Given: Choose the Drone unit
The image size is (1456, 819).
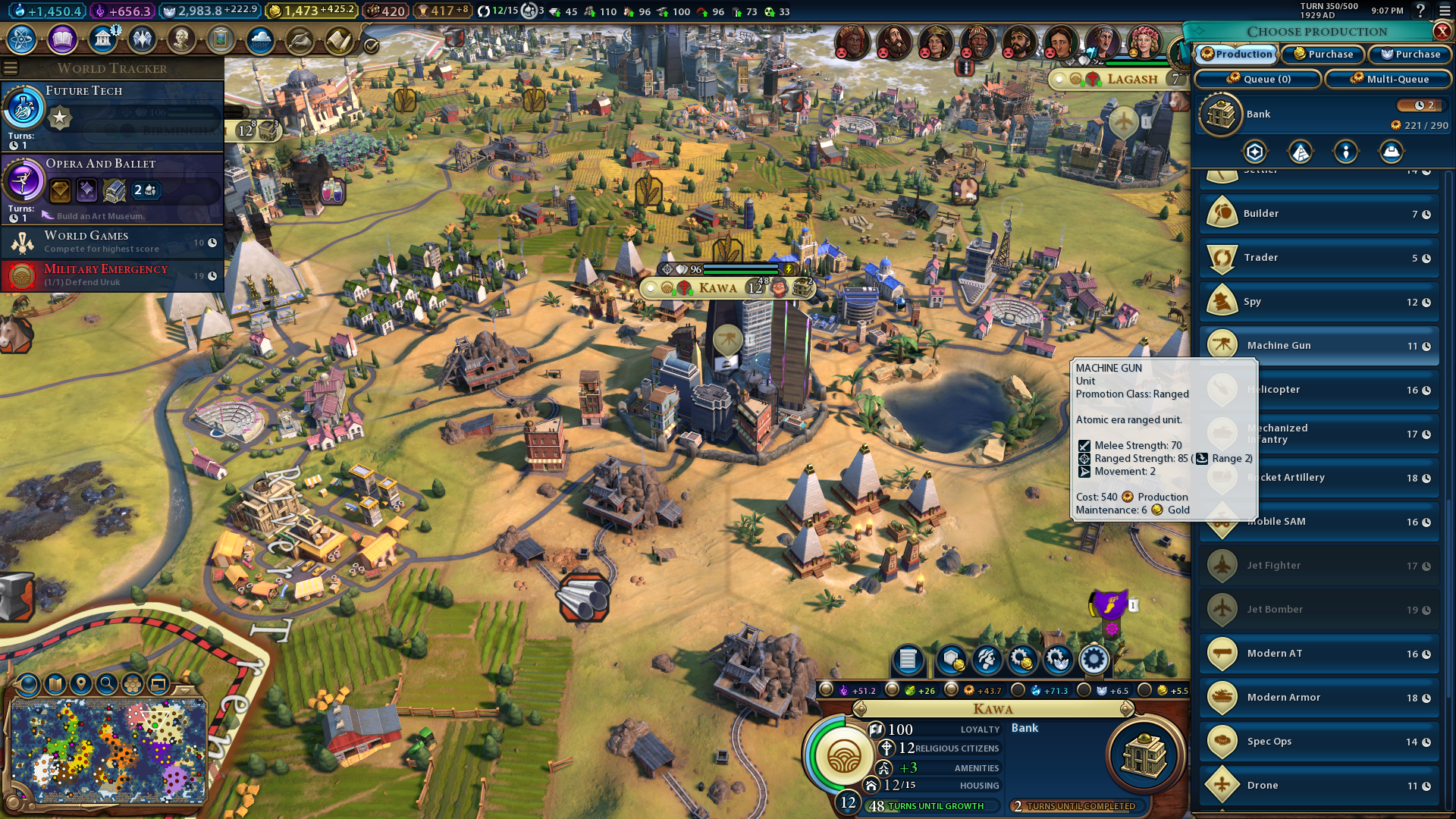Looking at the screenshot, I should point(1319,786).
